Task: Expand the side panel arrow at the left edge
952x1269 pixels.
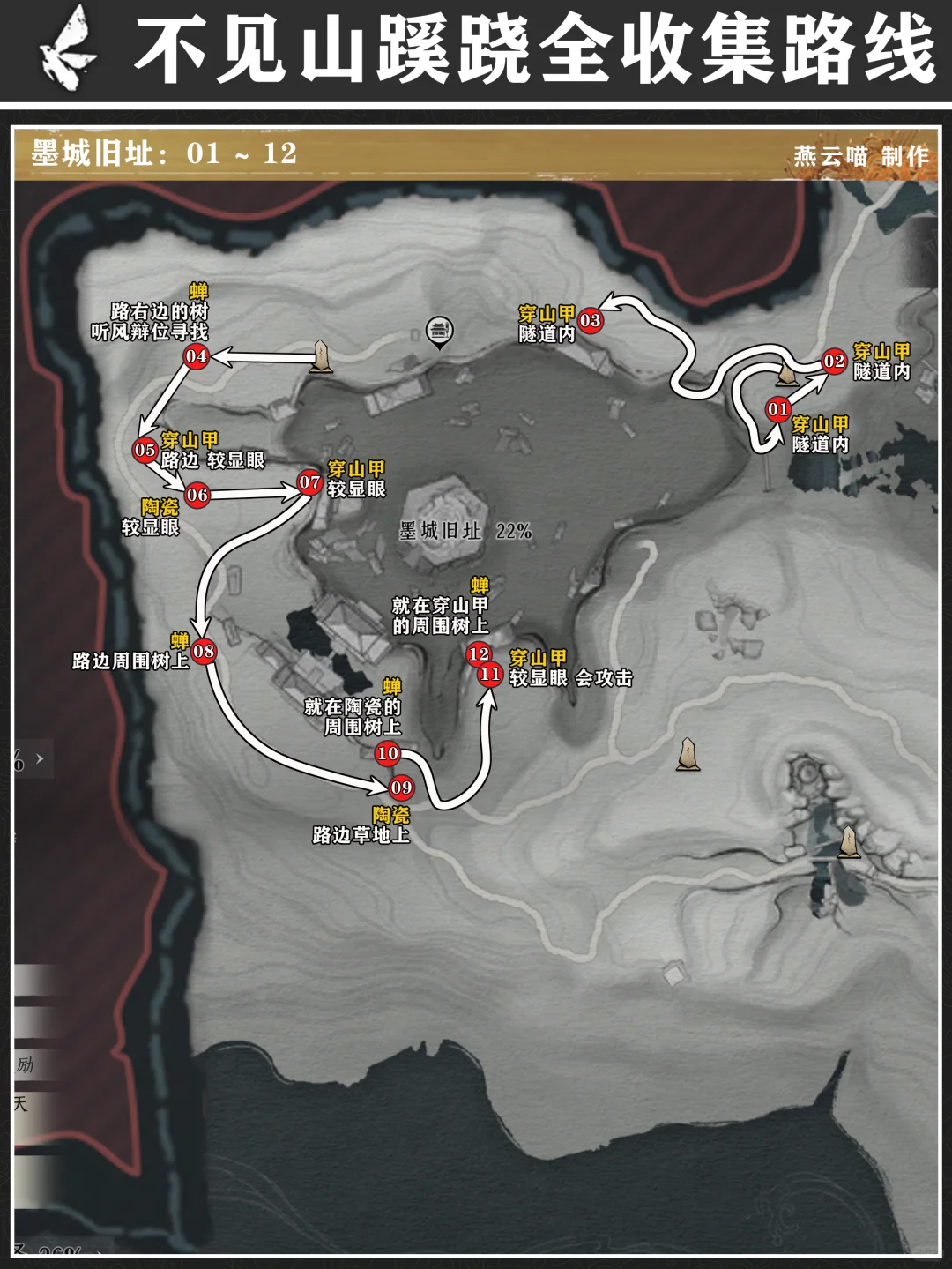Action: pyautogui.click(x=40, y=758)
